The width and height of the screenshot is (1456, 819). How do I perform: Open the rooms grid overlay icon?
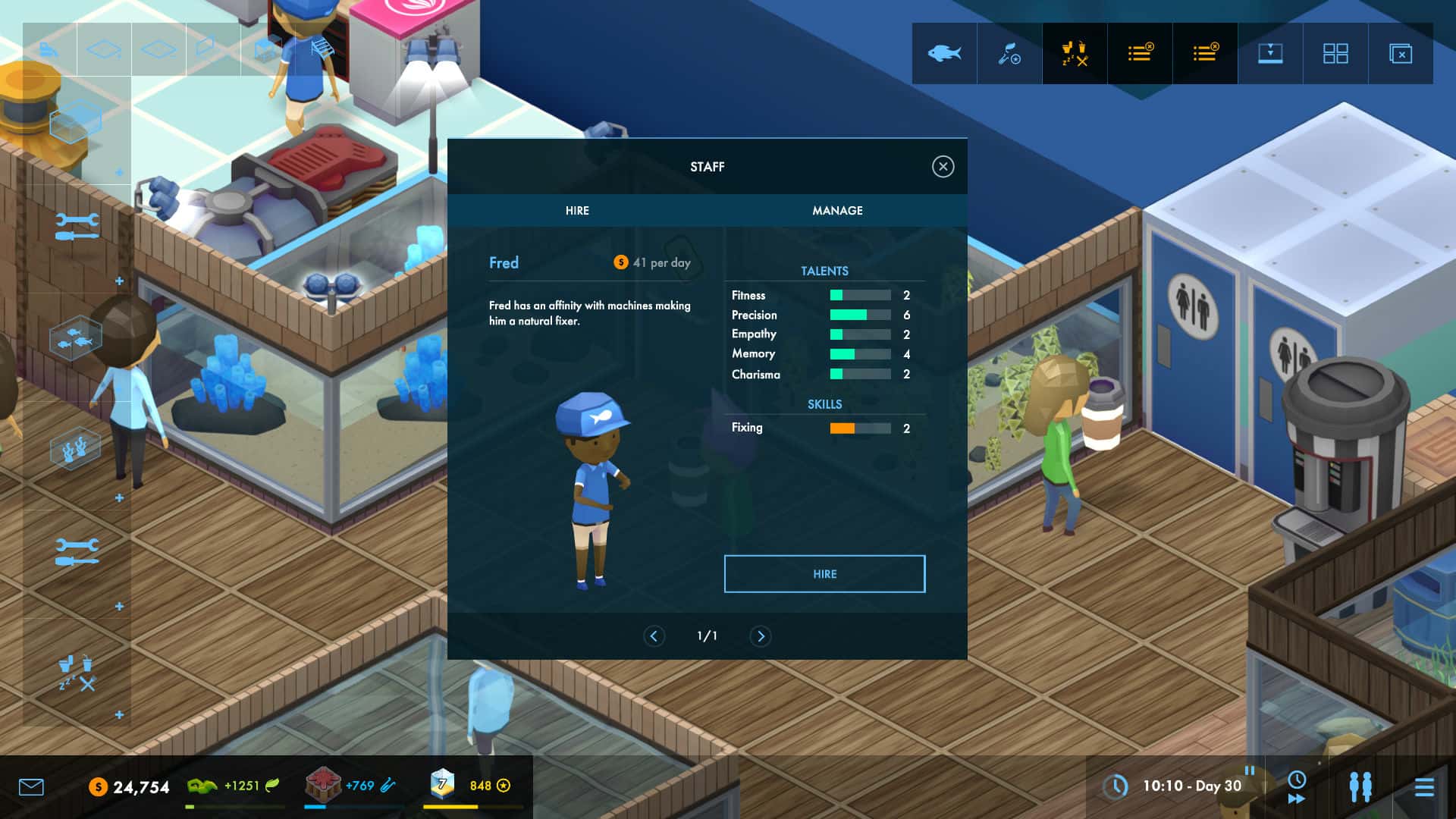coord(1335,53)
